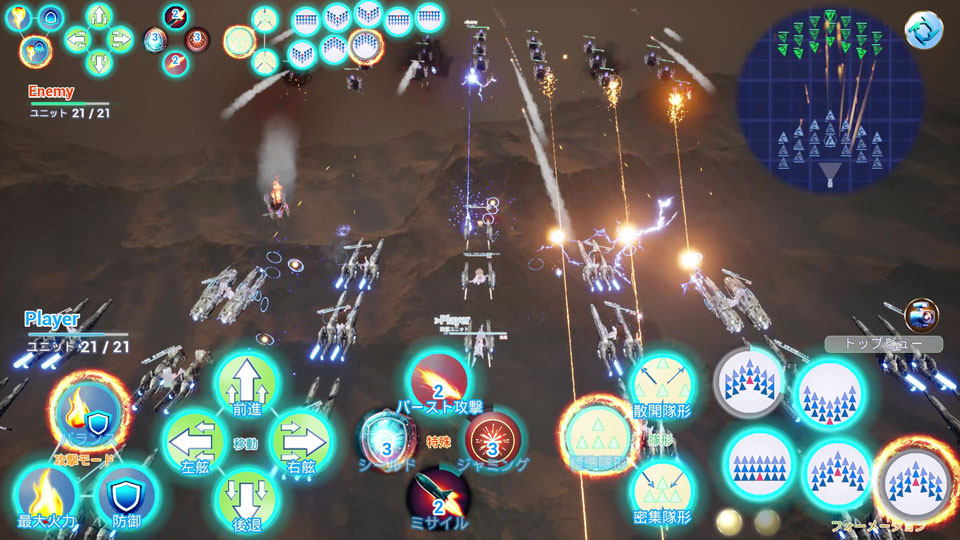The height and width of the screenshot is (540, 960).
Task: Launch the missile (ミサイル) ability
Action: click(x=438, y=495)
